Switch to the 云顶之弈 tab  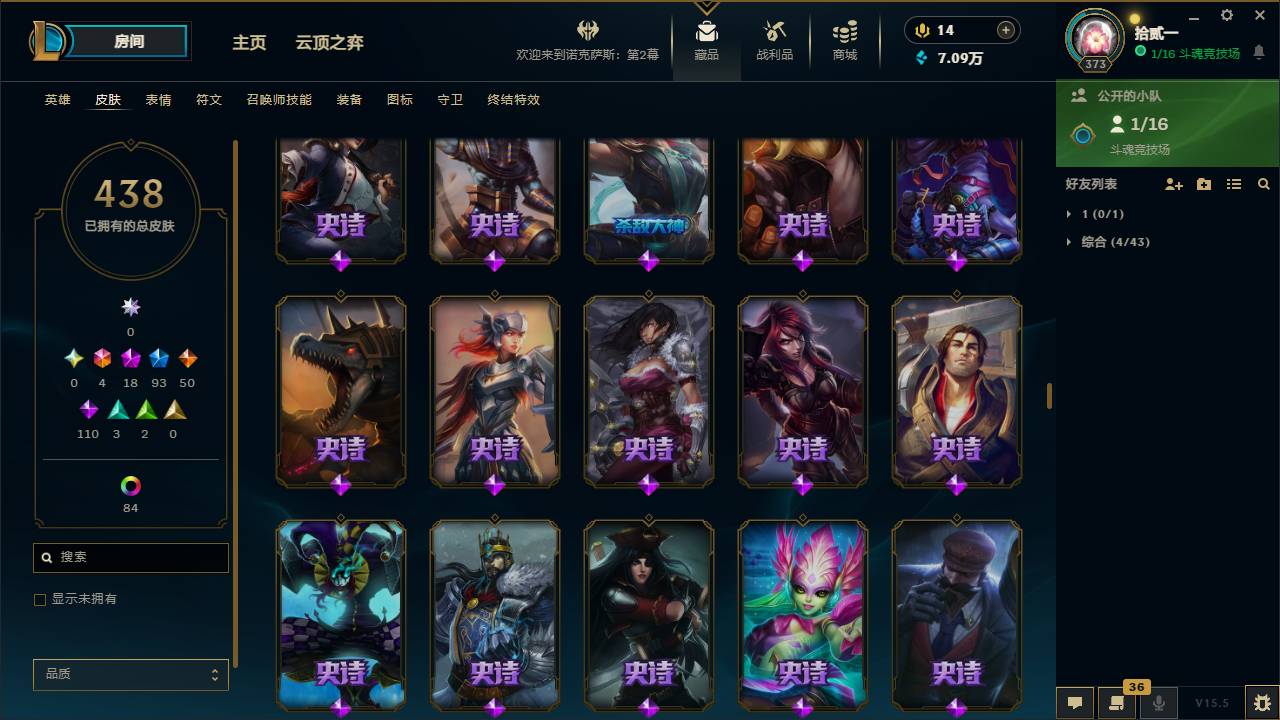329,43
